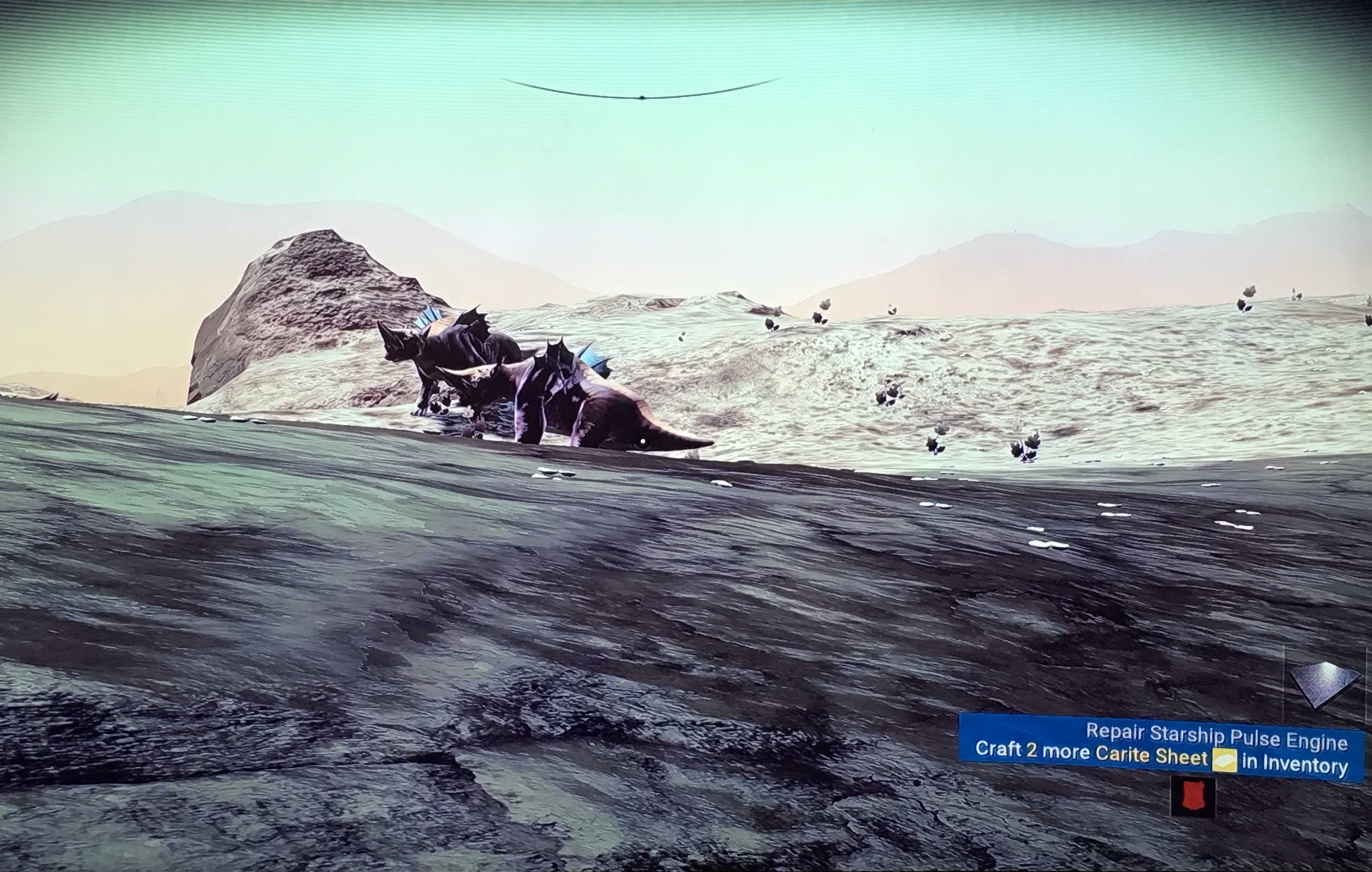This screenshot has height=872, width=1372.
Task: Select the yellow Carite Sheet icon
Action: (1225, 761)
